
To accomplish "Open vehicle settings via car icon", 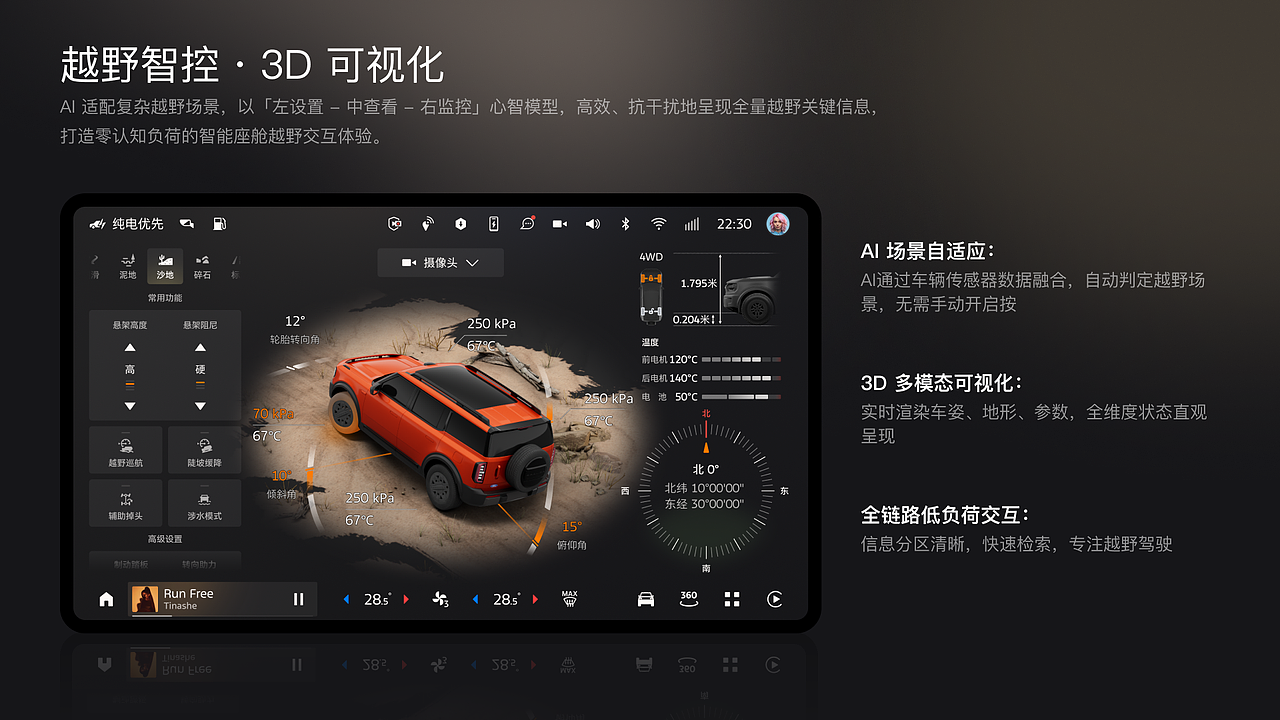I will 645,598.
